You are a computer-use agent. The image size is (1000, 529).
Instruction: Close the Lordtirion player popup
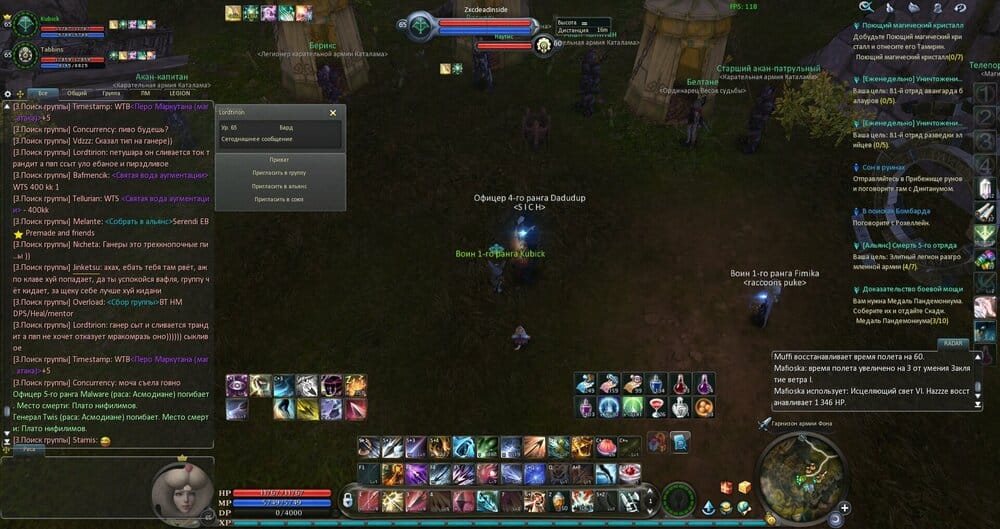pyautogui.click(x=333, y=113)
